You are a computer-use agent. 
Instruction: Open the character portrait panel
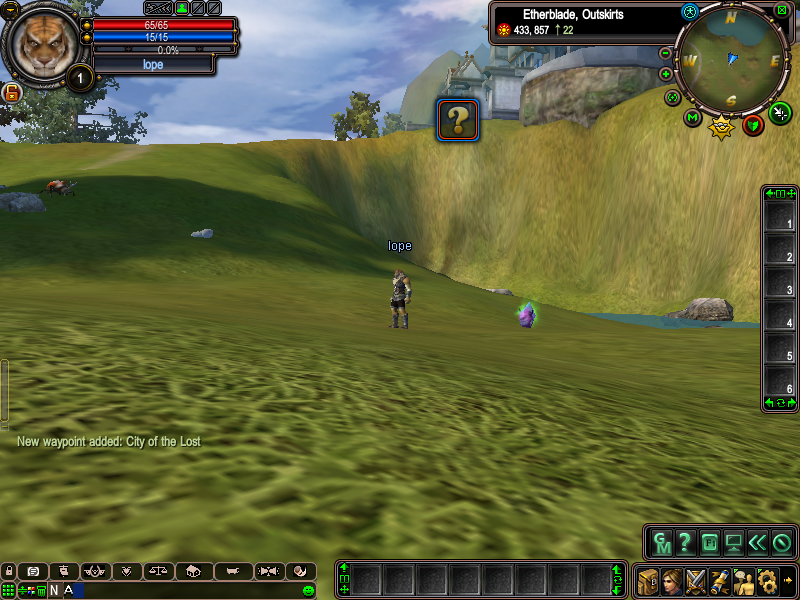672,580
